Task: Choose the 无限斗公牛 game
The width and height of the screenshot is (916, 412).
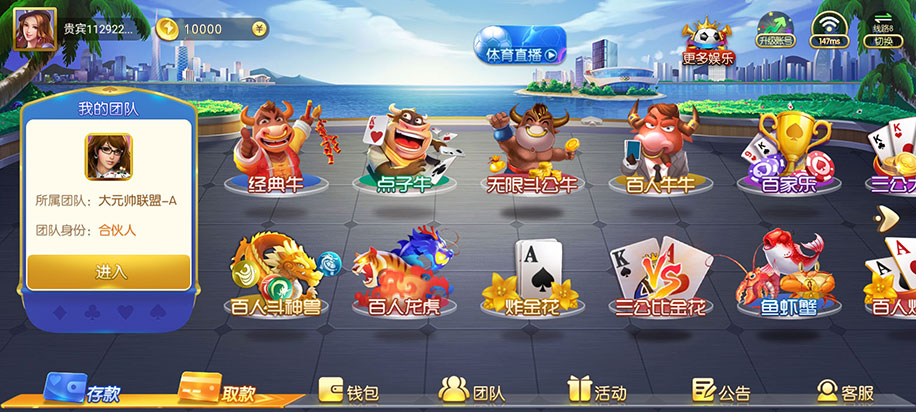Action: (x=531, y=152)
